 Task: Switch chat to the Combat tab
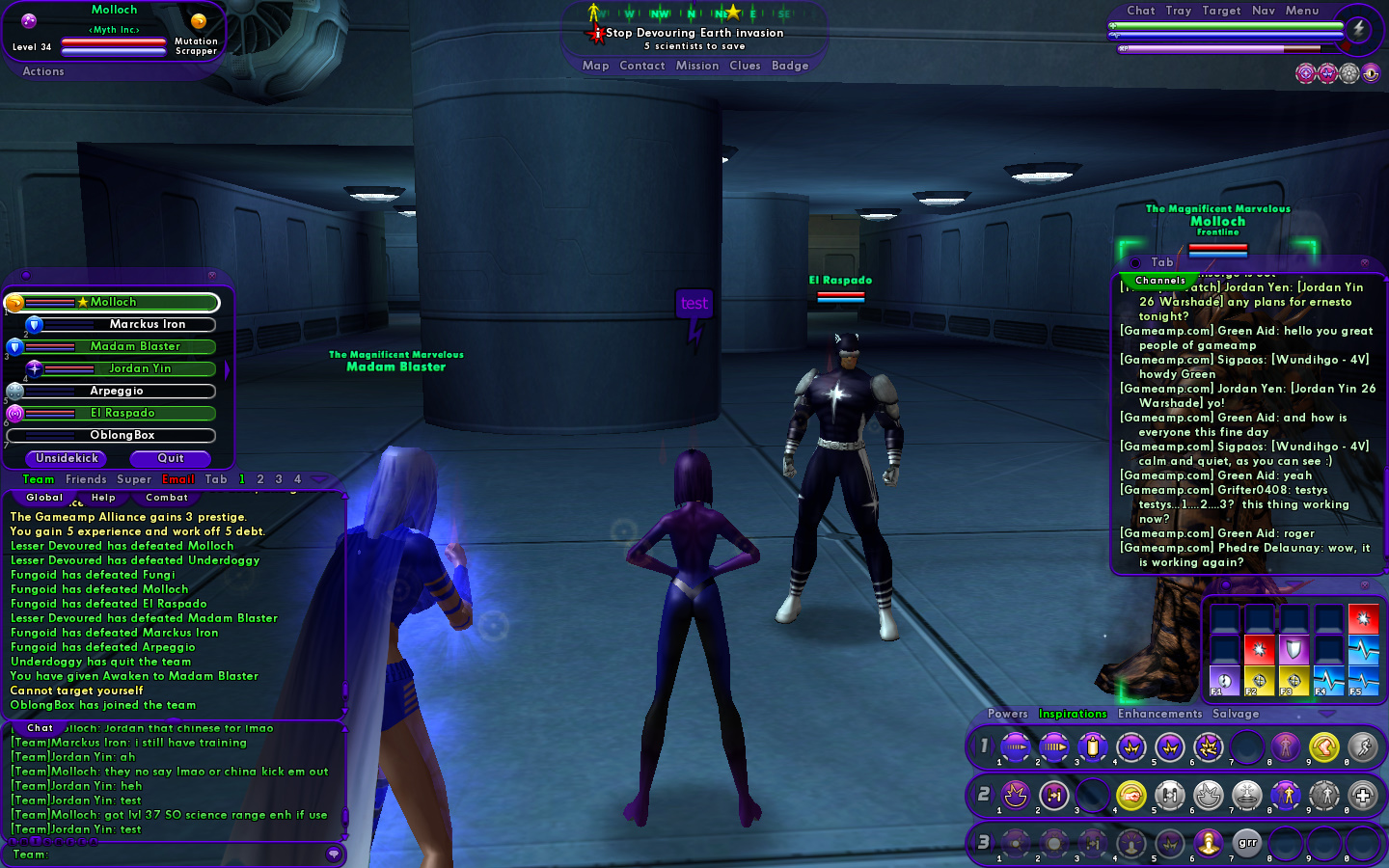[167, 498]
